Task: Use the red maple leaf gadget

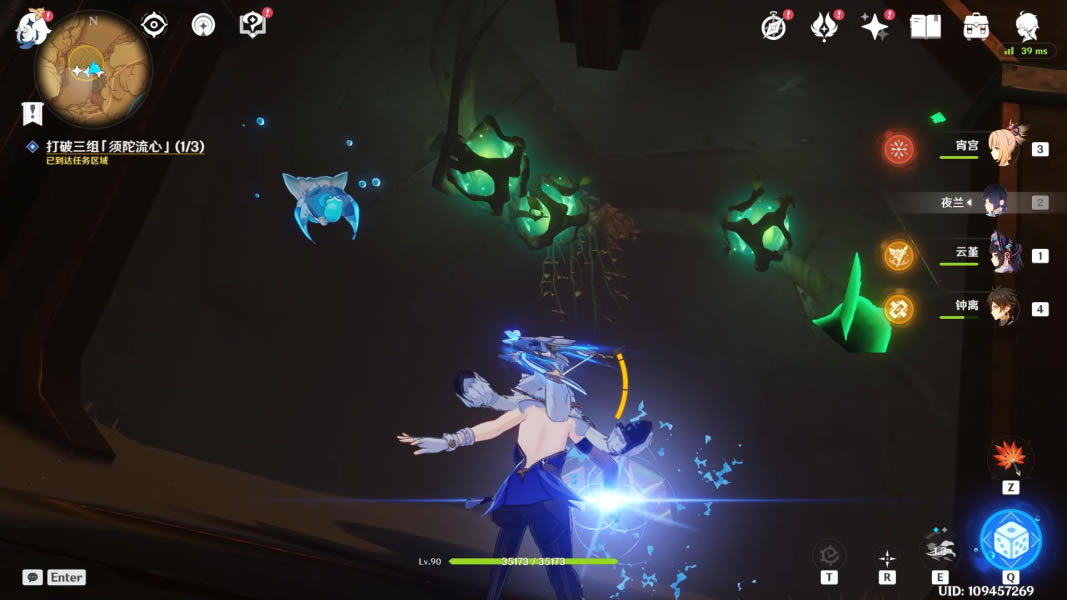Action: coord(1010,459)
